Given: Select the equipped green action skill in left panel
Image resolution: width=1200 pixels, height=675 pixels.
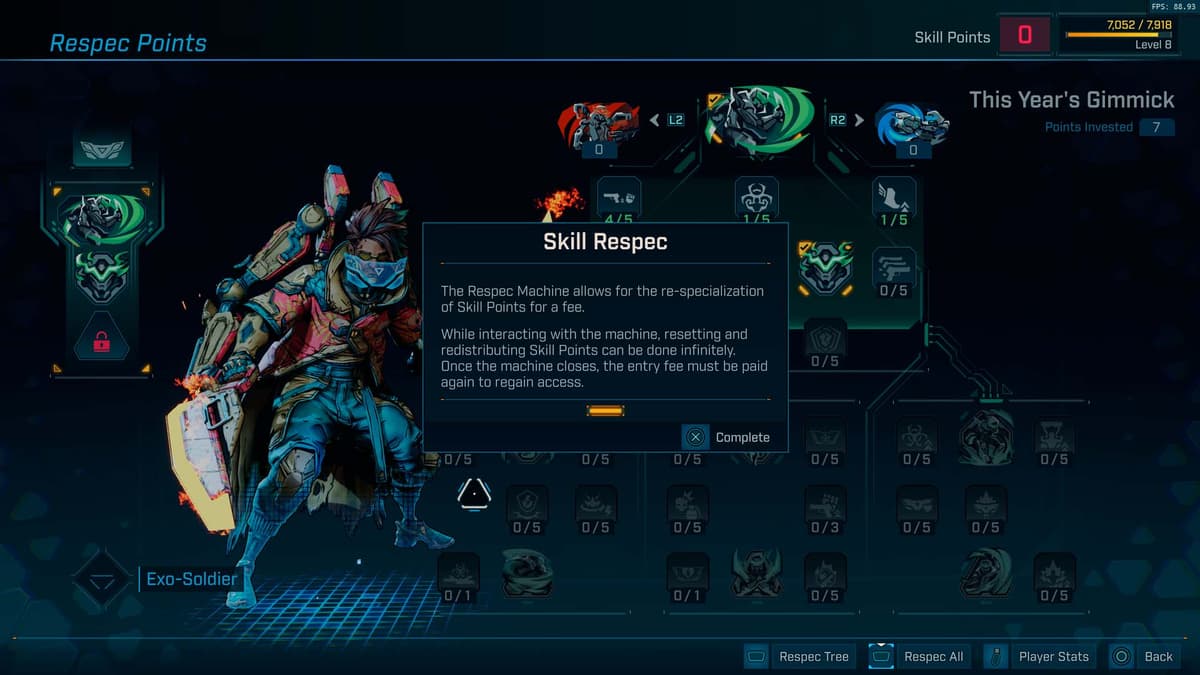Looking at the screenshot, I should (101, 220).
